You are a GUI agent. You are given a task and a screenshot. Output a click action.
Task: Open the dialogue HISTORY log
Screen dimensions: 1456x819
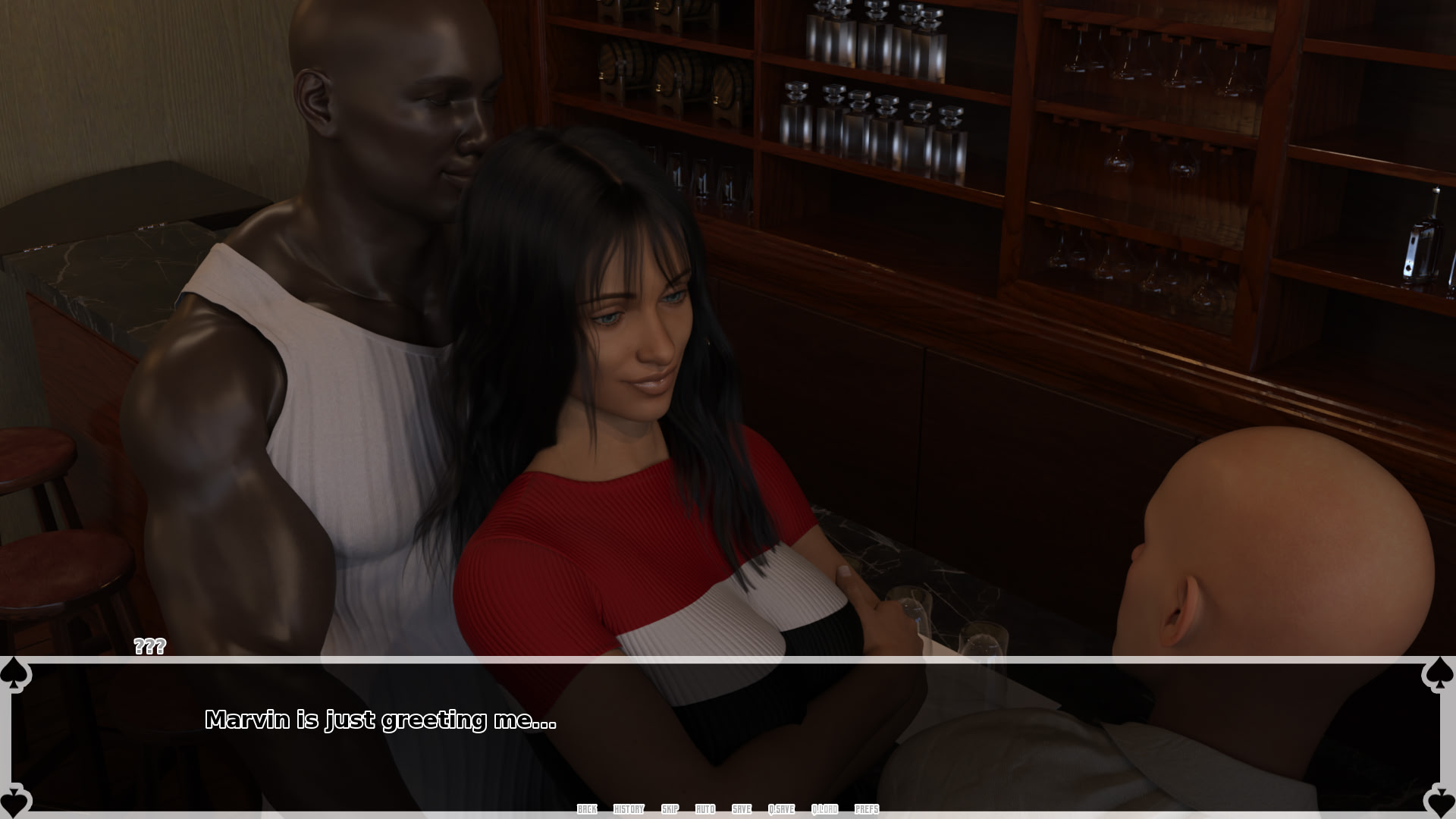pyautogui.click(x=629, y=809)
